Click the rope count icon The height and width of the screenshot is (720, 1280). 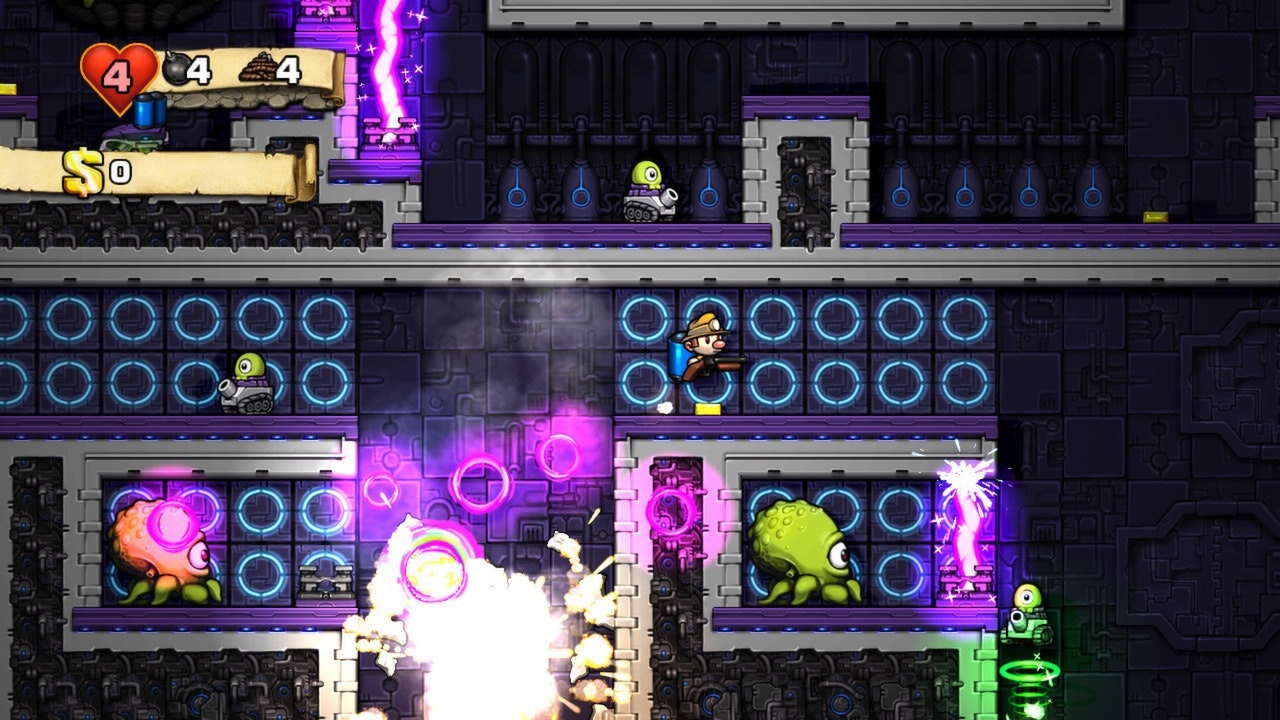pyautogui.click(x=256, y=65)
